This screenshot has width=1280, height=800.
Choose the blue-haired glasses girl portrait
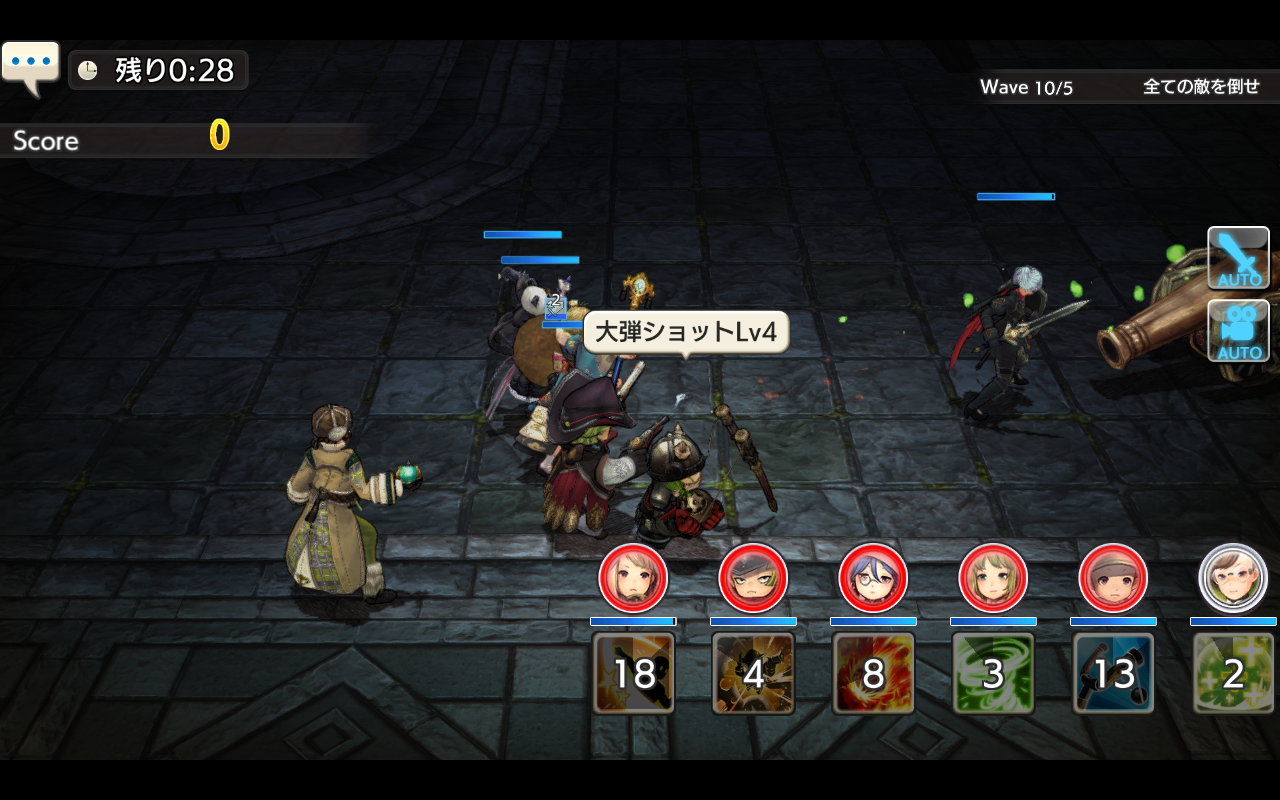(x=873, y=578)
